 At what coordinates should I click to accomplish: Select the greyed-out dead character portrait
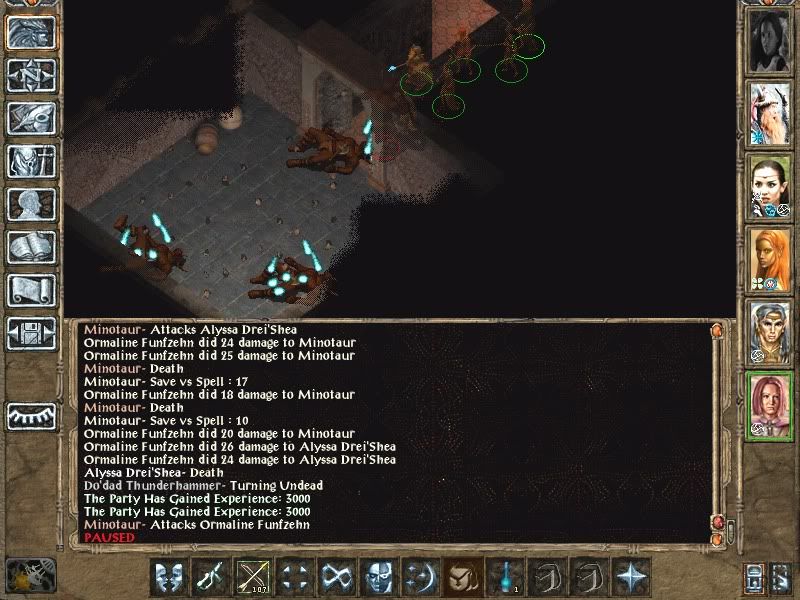[770, 42]
